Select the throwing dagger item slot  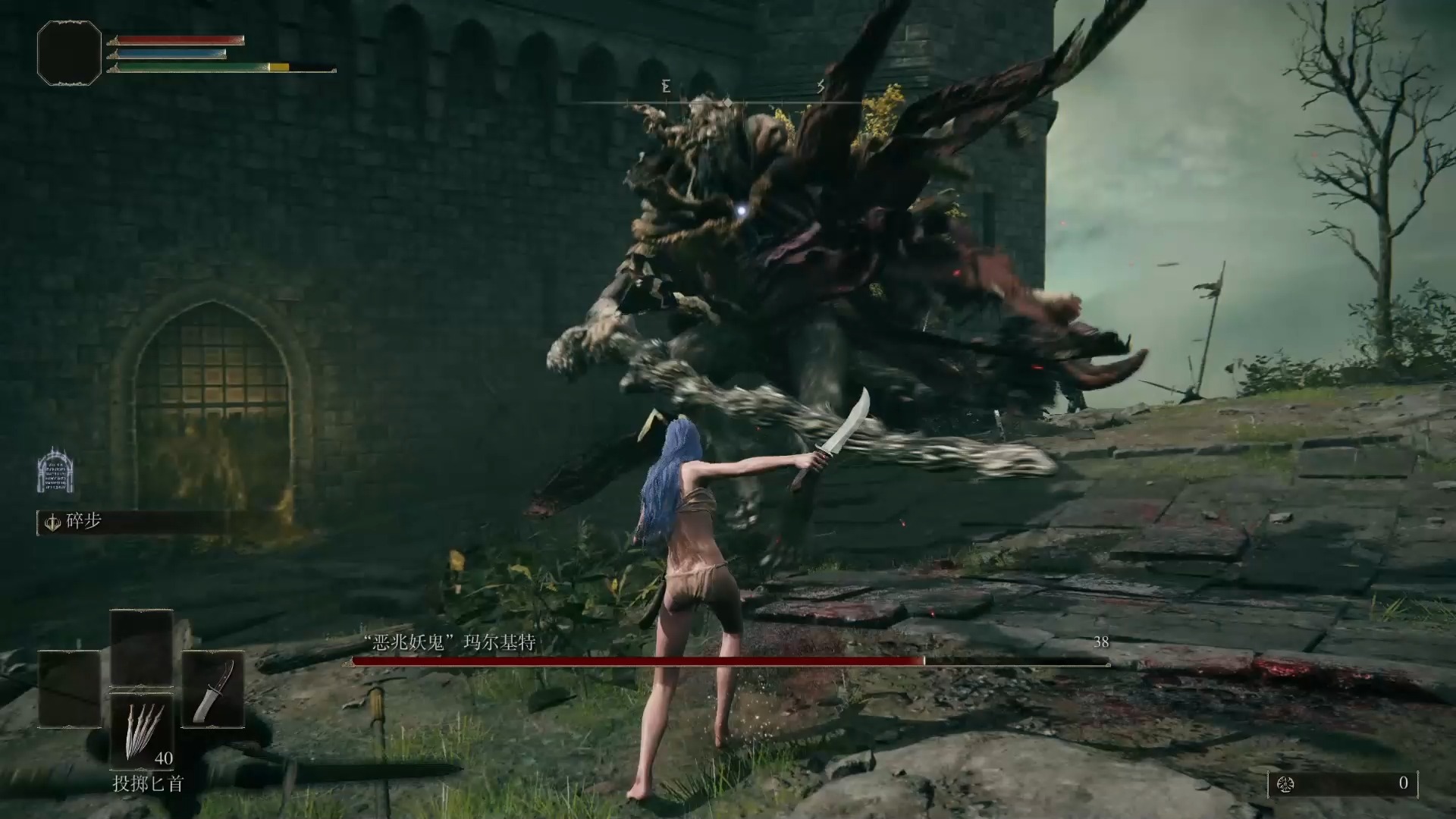point(143,730)
